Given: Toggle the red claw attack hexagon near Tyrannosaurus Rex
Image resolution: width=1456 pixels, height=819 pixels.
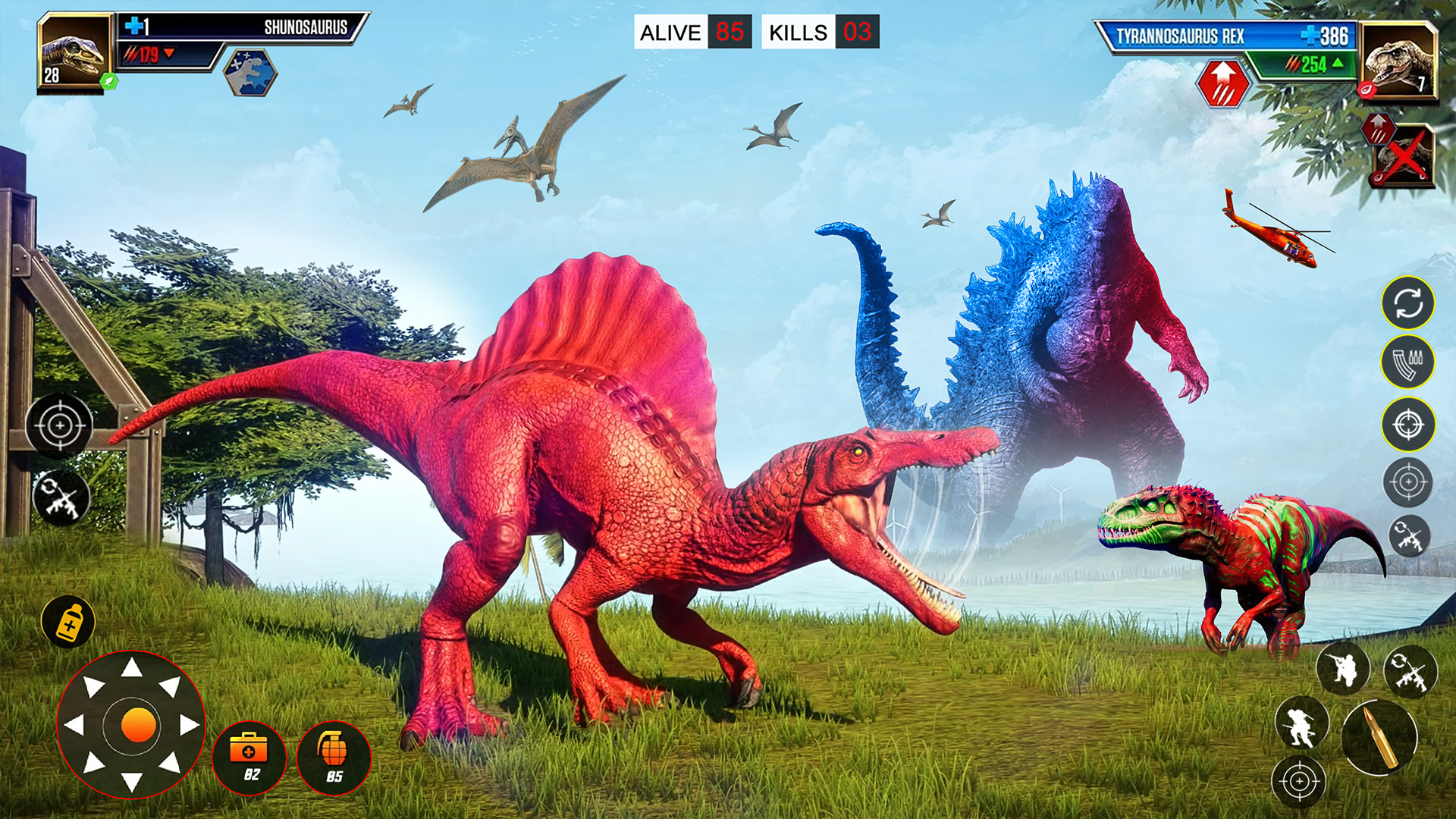Looking at the screenshot, I should 1222,82.
